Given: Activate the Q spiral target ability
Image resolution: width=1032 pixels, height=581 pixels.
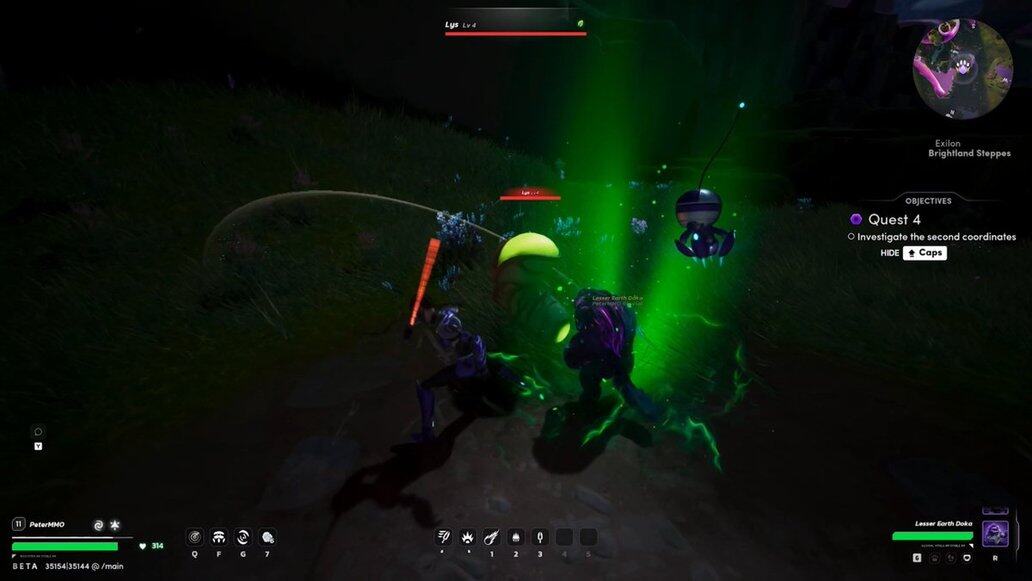Looking at the screenshot, I should (x=194, y=537).
